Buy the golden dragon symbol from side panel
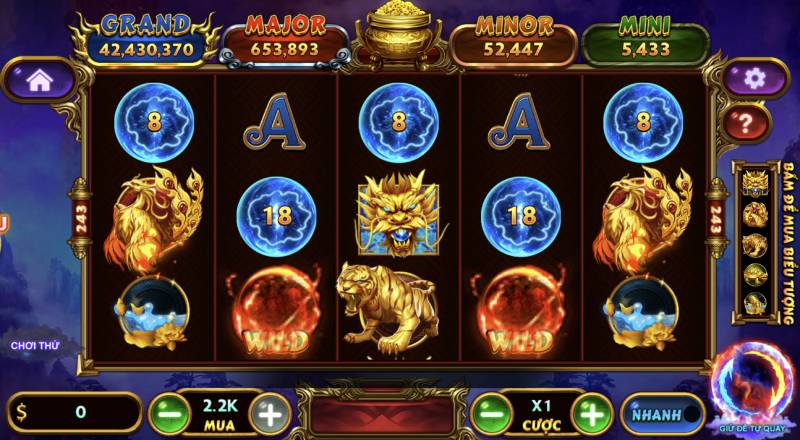This screenshot has height=440, width=800. pyautogui.click(x=755, y=184)
